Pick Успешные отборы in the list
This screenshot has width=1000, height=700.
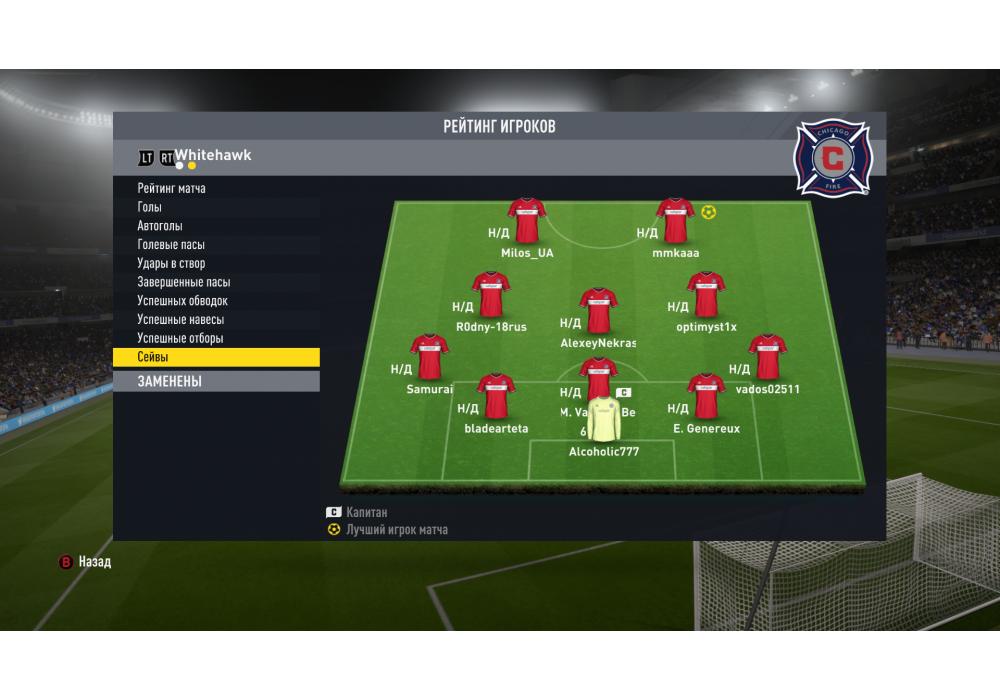tap(180, 339)
